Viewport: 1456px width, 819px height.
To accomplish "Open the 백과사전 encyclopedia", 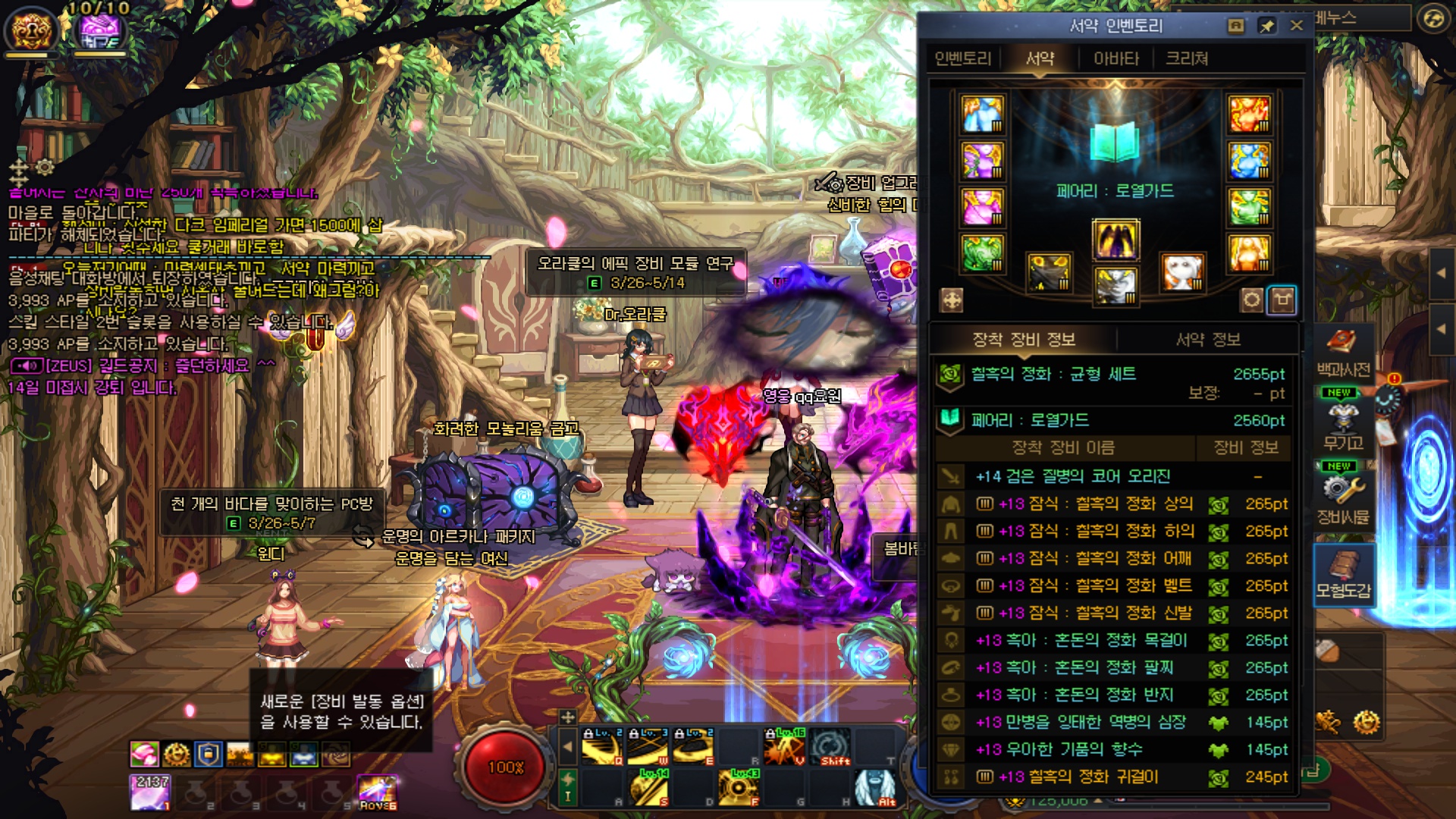I will (1343, 353).
